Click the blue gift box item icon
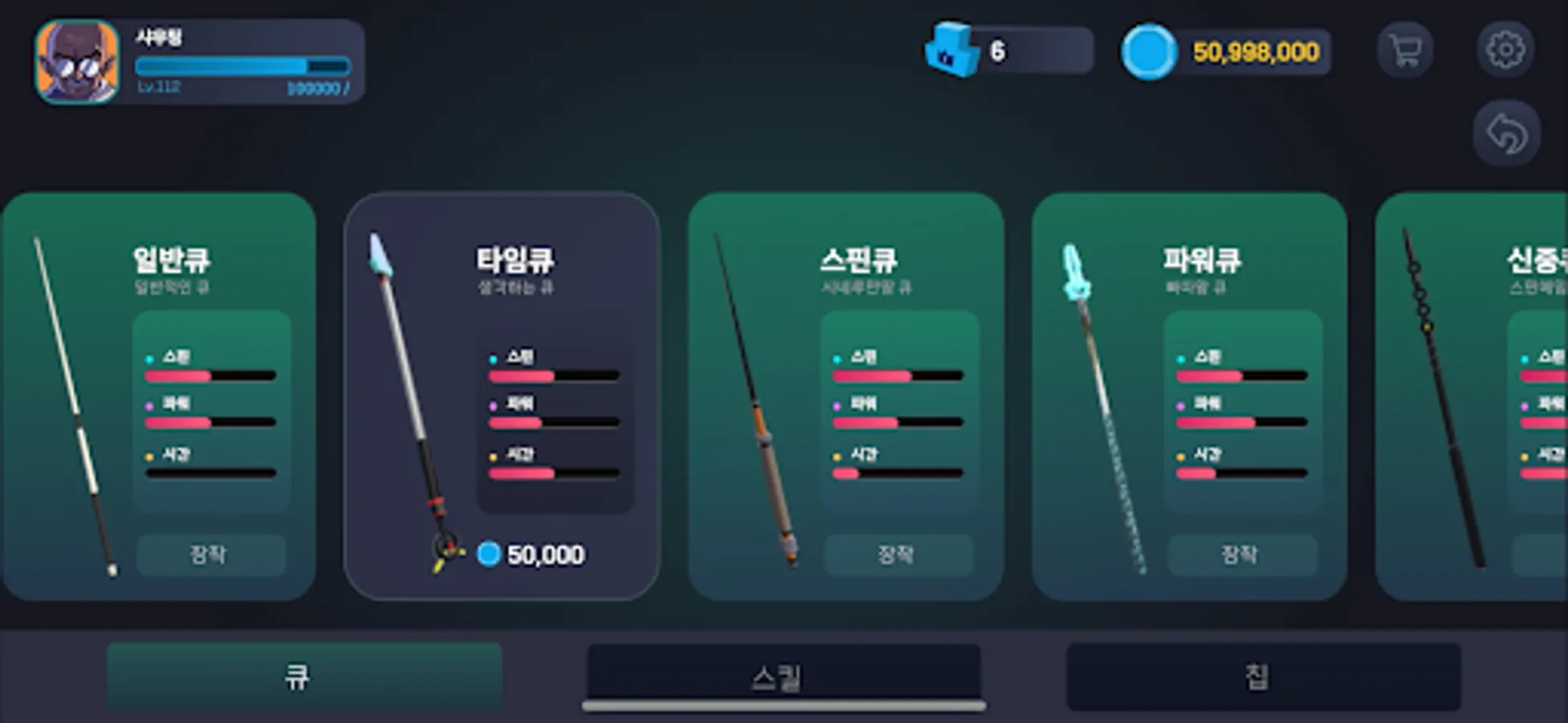1568x723 pixels. click(x=949, y=50)
